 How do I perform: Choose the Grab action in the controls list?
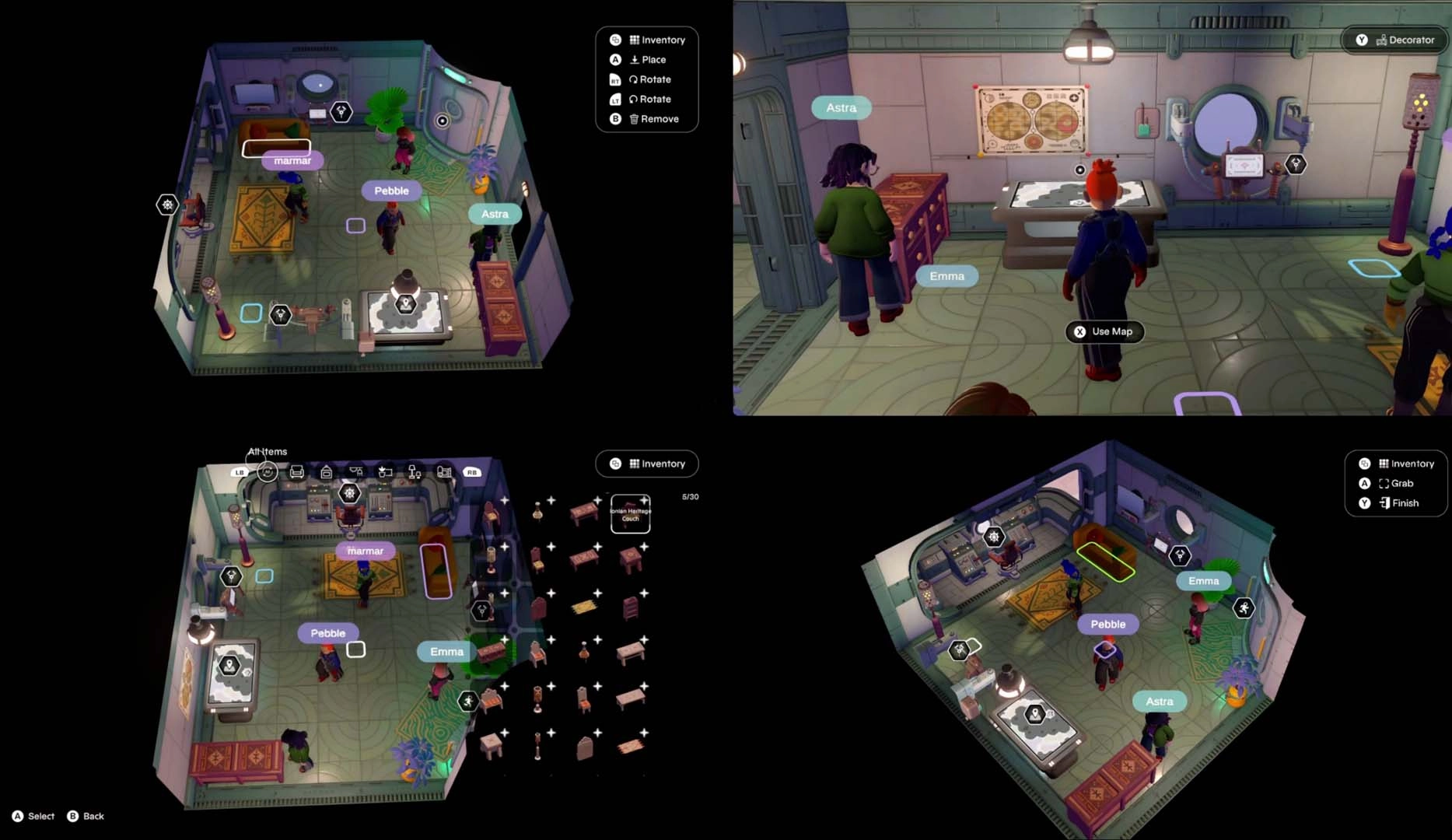point(1392,483)
